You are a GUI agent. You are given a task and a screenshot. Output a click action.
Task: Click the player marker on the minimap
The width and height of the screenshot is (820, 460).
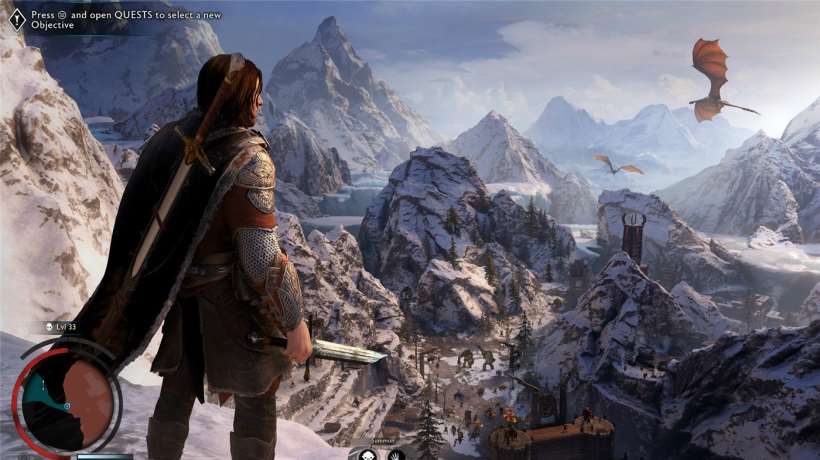coord(67,407)
